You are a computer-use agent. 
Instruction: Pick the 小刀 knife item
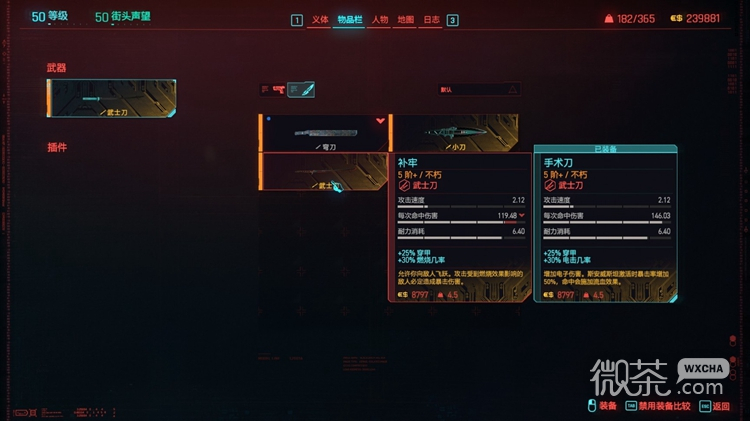coord(453,132)
